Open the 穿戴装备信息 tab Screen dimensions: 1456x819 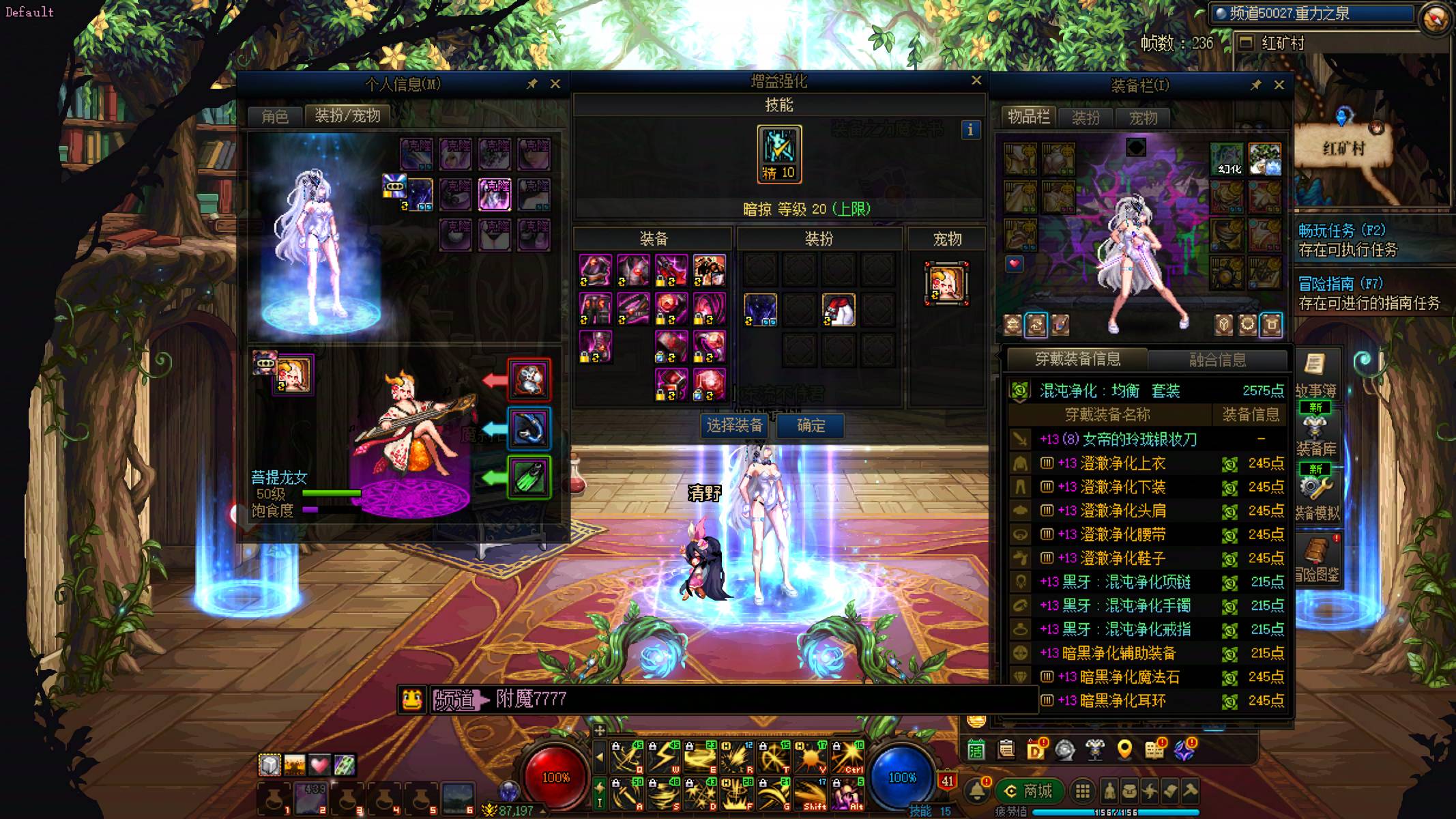[1077, 359]
